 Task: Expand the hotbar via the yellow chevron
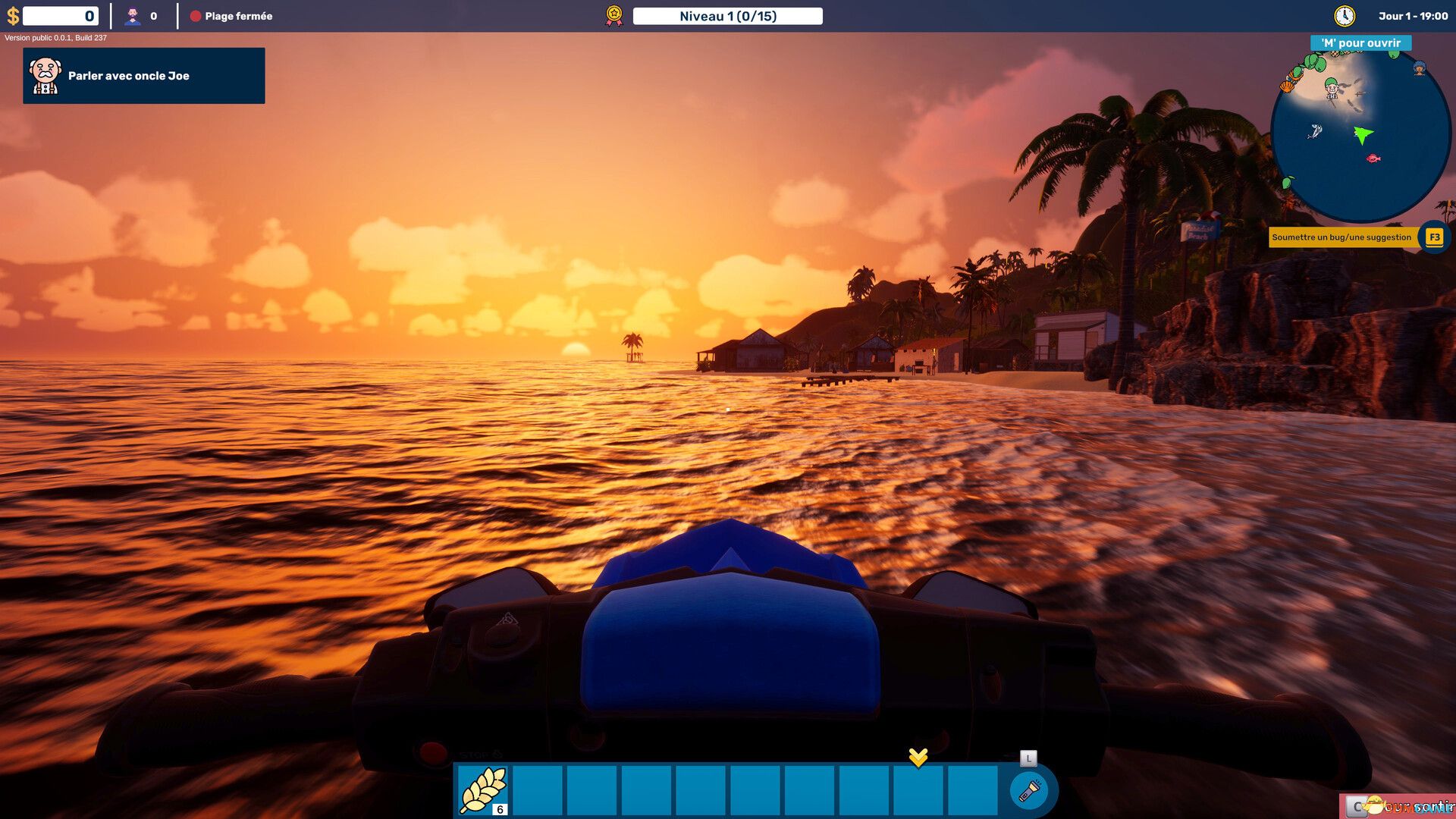pos(918,758)
